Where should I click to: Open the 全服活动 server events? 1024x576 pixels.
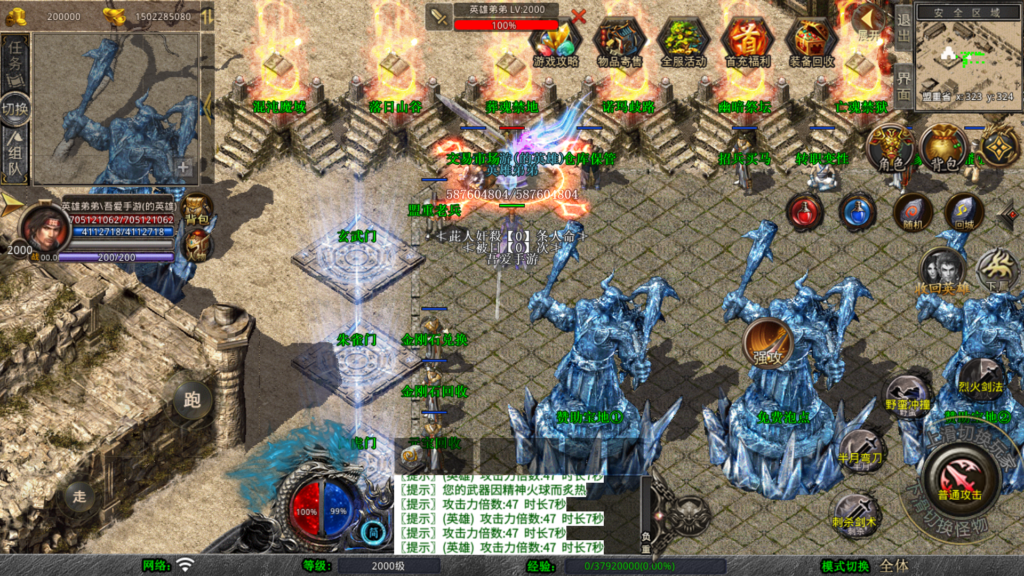coord(684,41)
